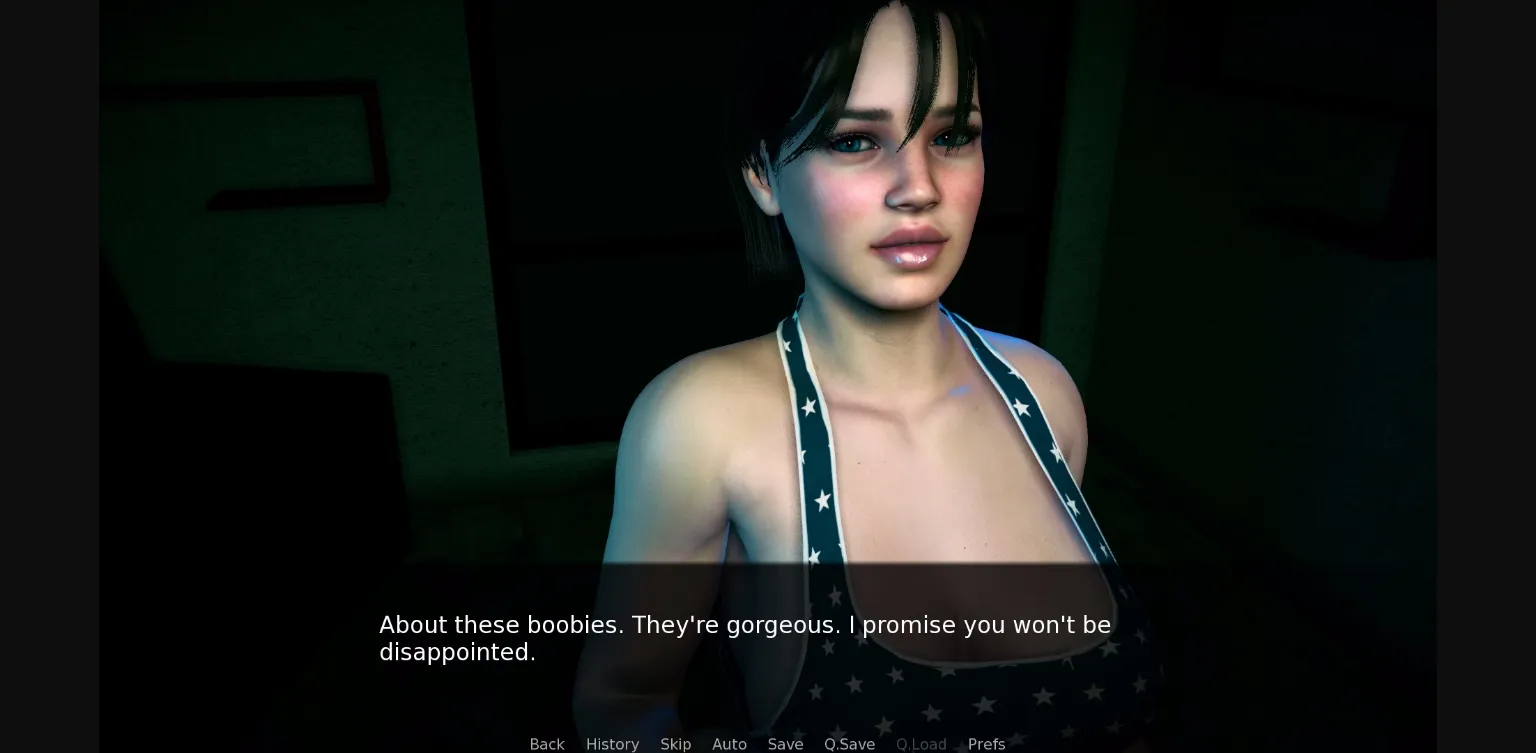Load the latest quick save via Q.Load

tap(921, 744)
